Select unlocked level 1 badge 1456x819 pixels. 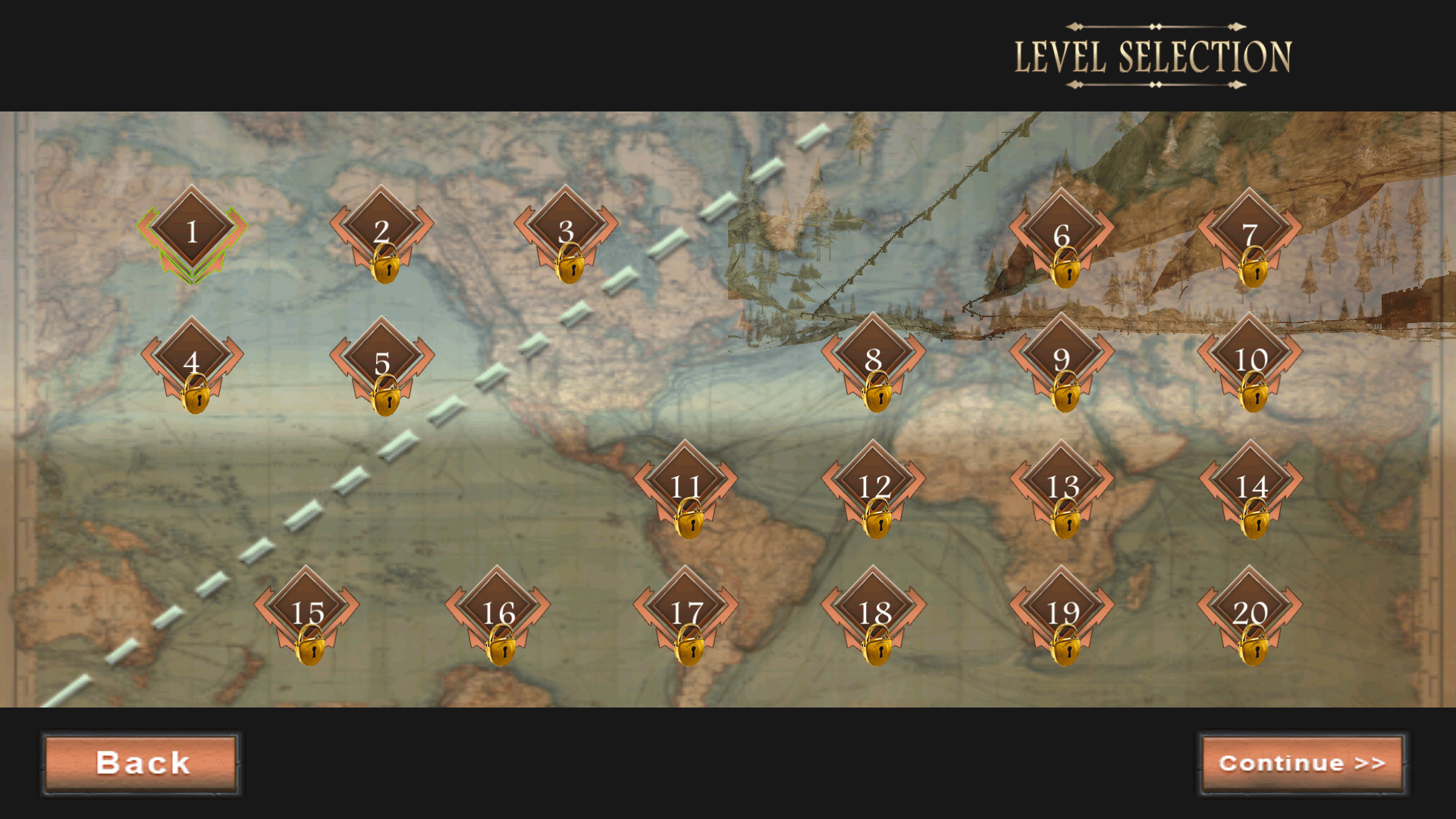tap(192, 231)
